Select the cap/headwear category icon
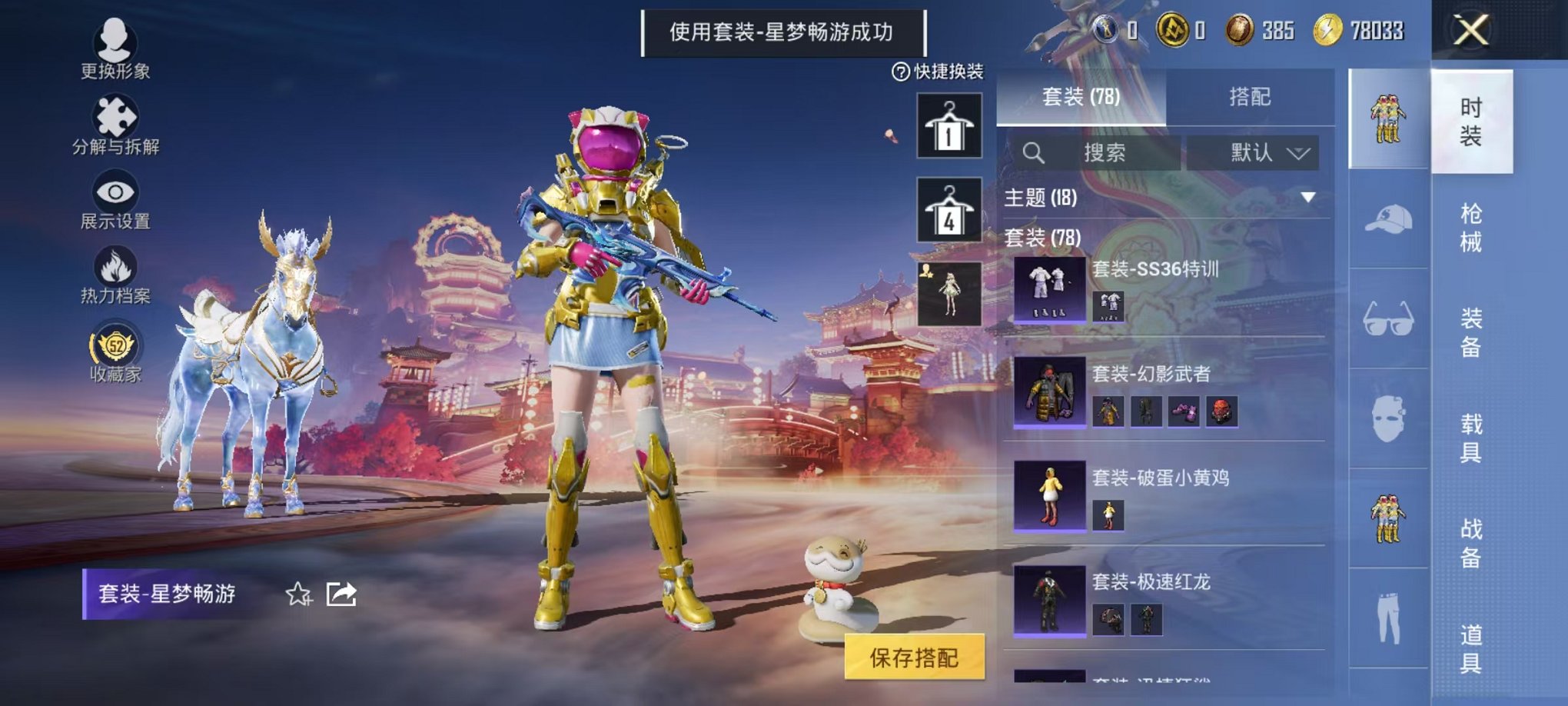The width and height of the screenshot is (1568, 706). (1390, 221)
